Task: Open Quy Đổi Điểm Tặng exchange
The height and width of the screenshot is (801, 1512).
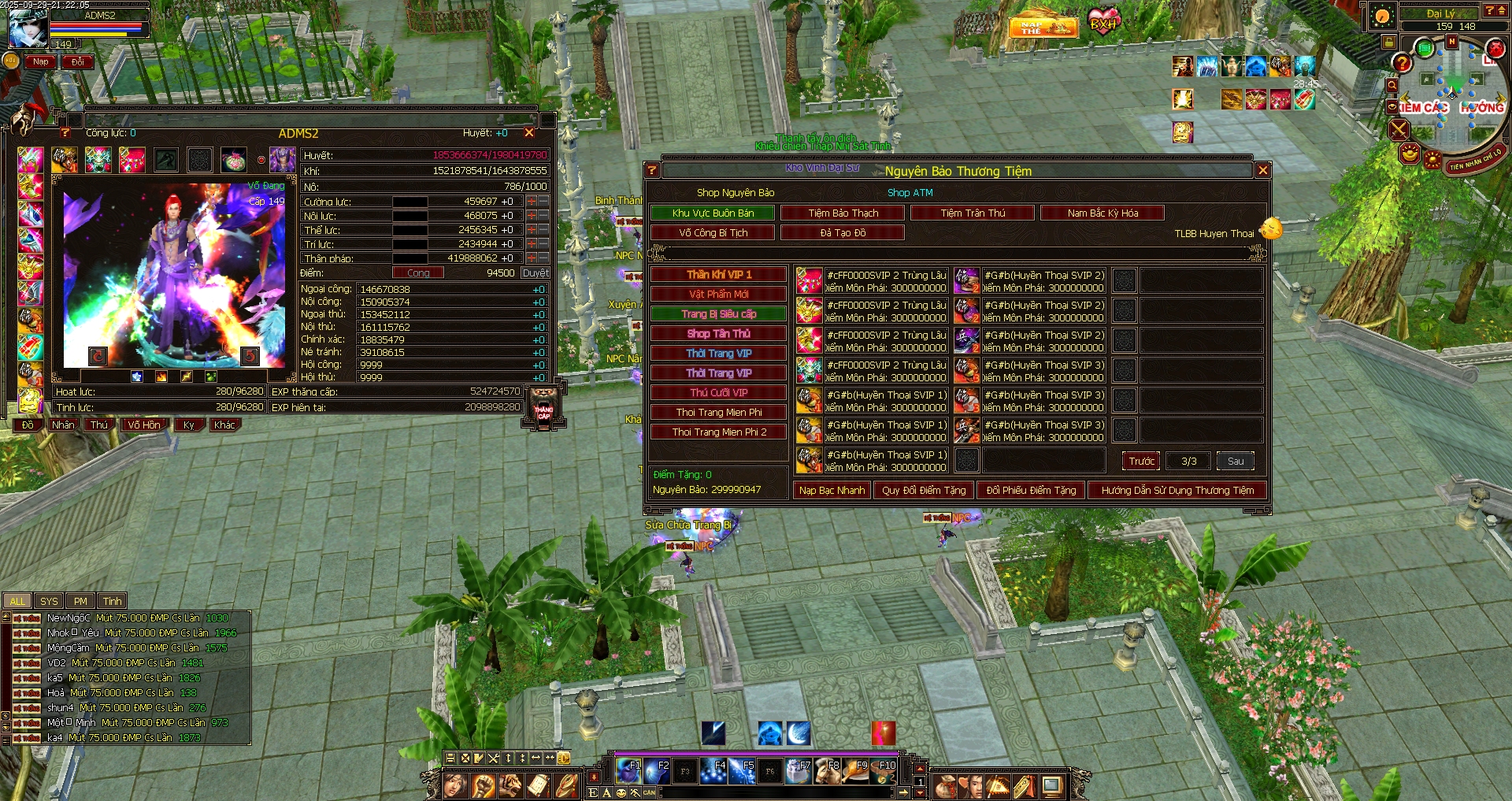Action: [x=924, y=490]
